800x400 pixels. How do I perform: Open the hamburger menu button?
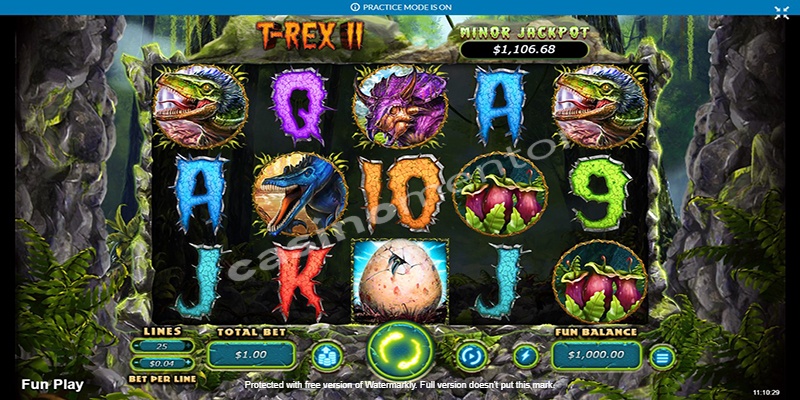(x=661, y=355)
